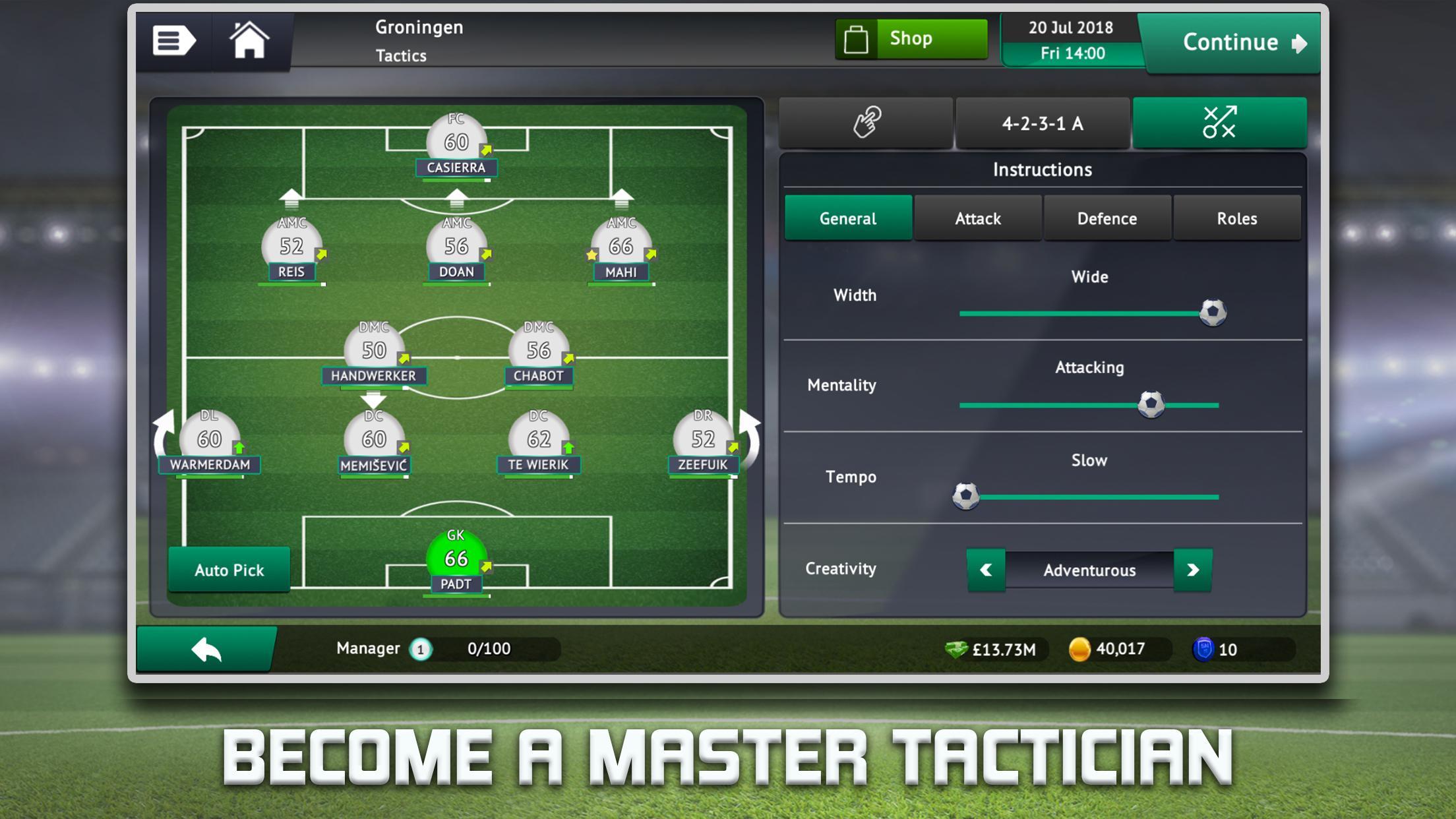Viewport: 1456px width, 819px height.
Task: Switch to the Attack instructions tab
Action: click(x=977, y=218)
